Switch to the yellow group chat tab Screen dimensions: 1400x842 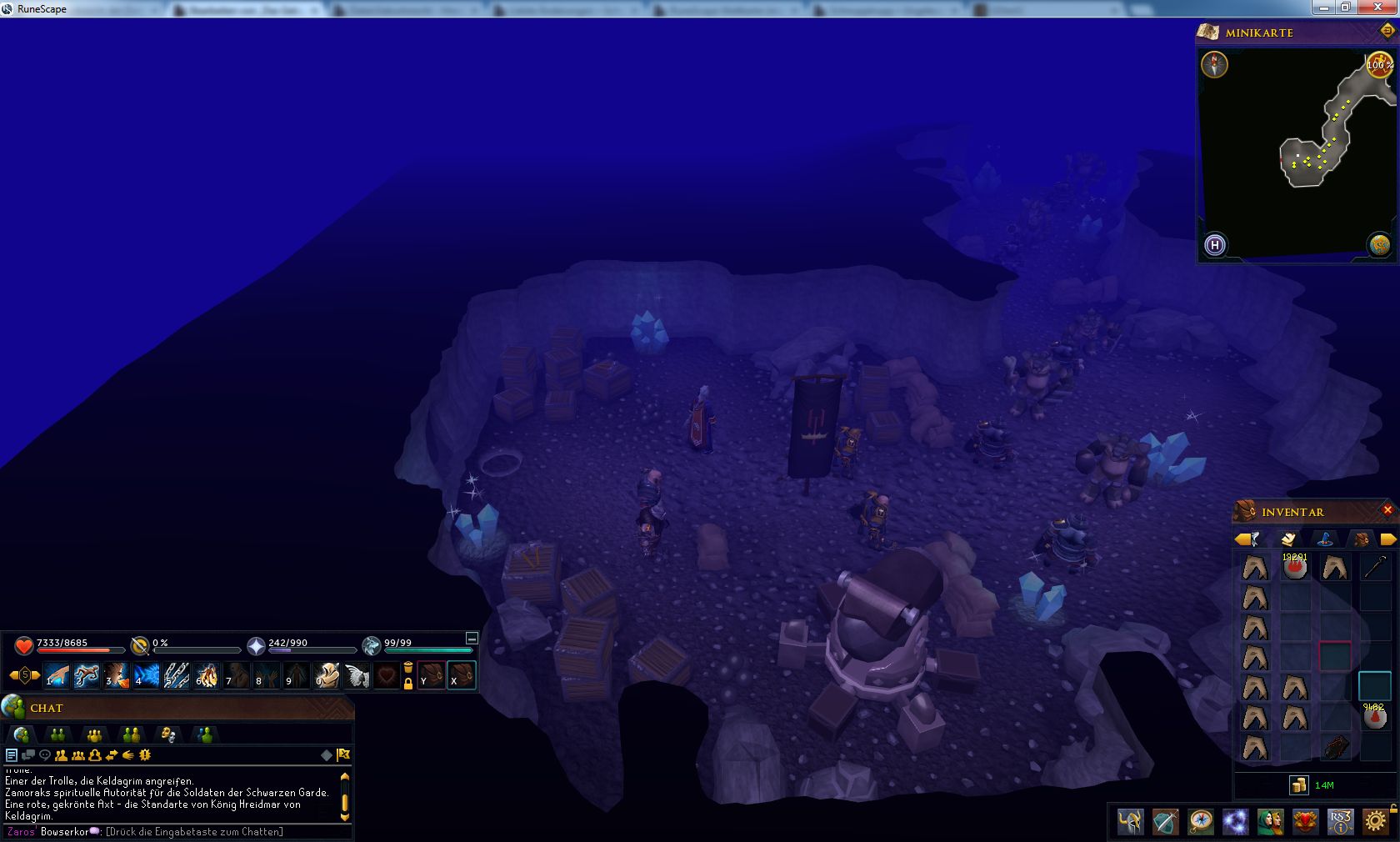[94, 734]
